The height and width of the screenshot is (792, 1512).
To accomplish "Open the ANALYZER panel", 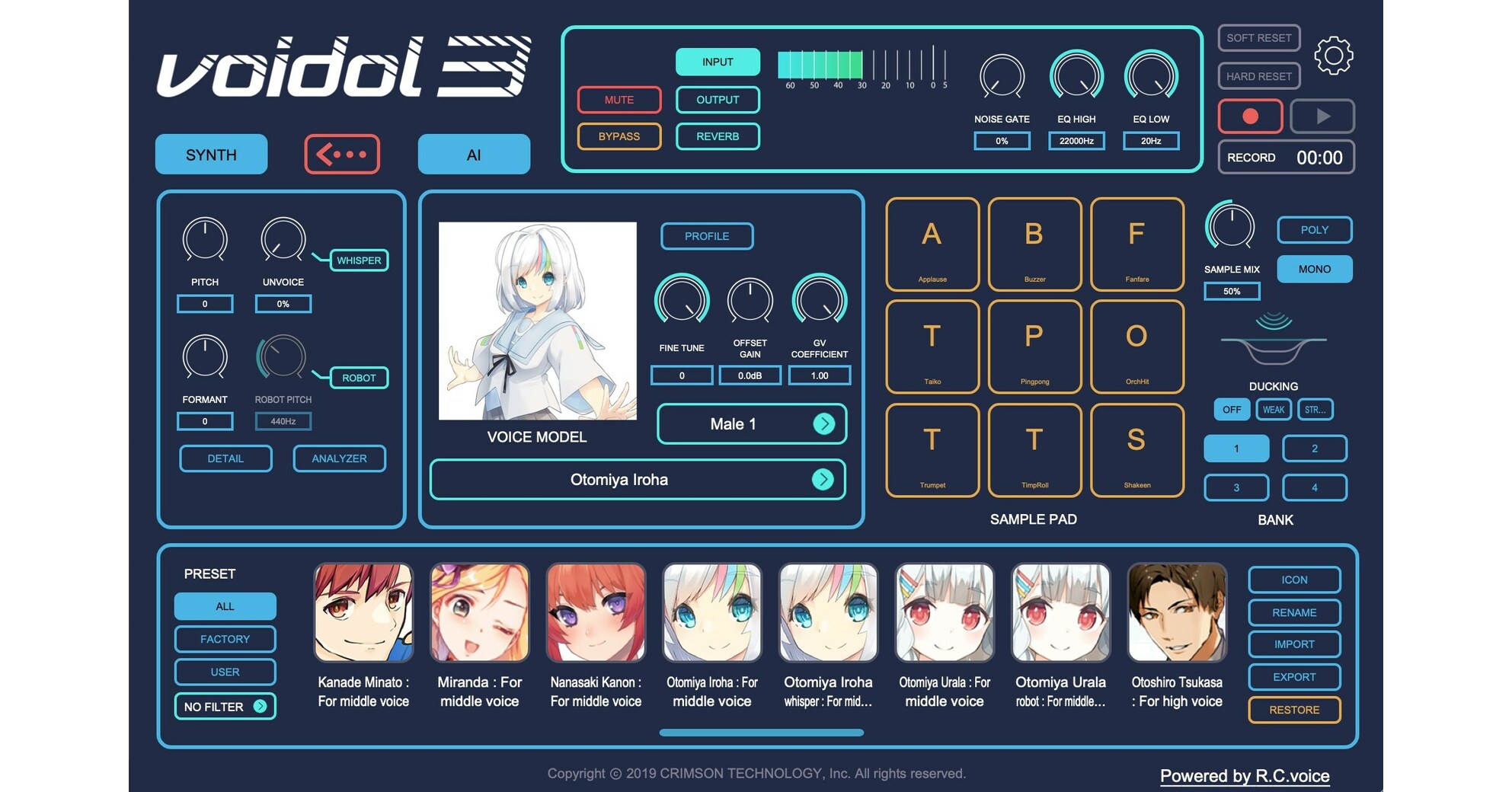I will coord(339,458).
